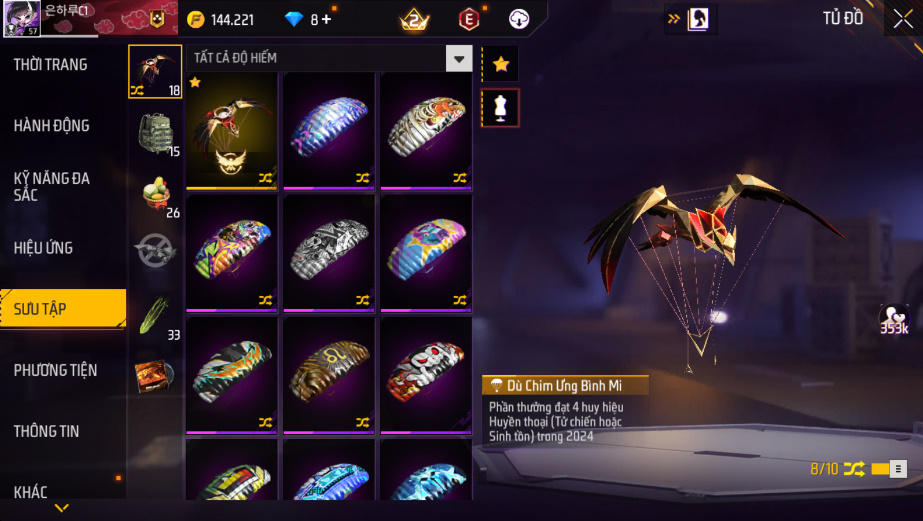This screenshot has height=521, width=923.
Task: Open the Phương Tiện section
Action: click(55, 370)
